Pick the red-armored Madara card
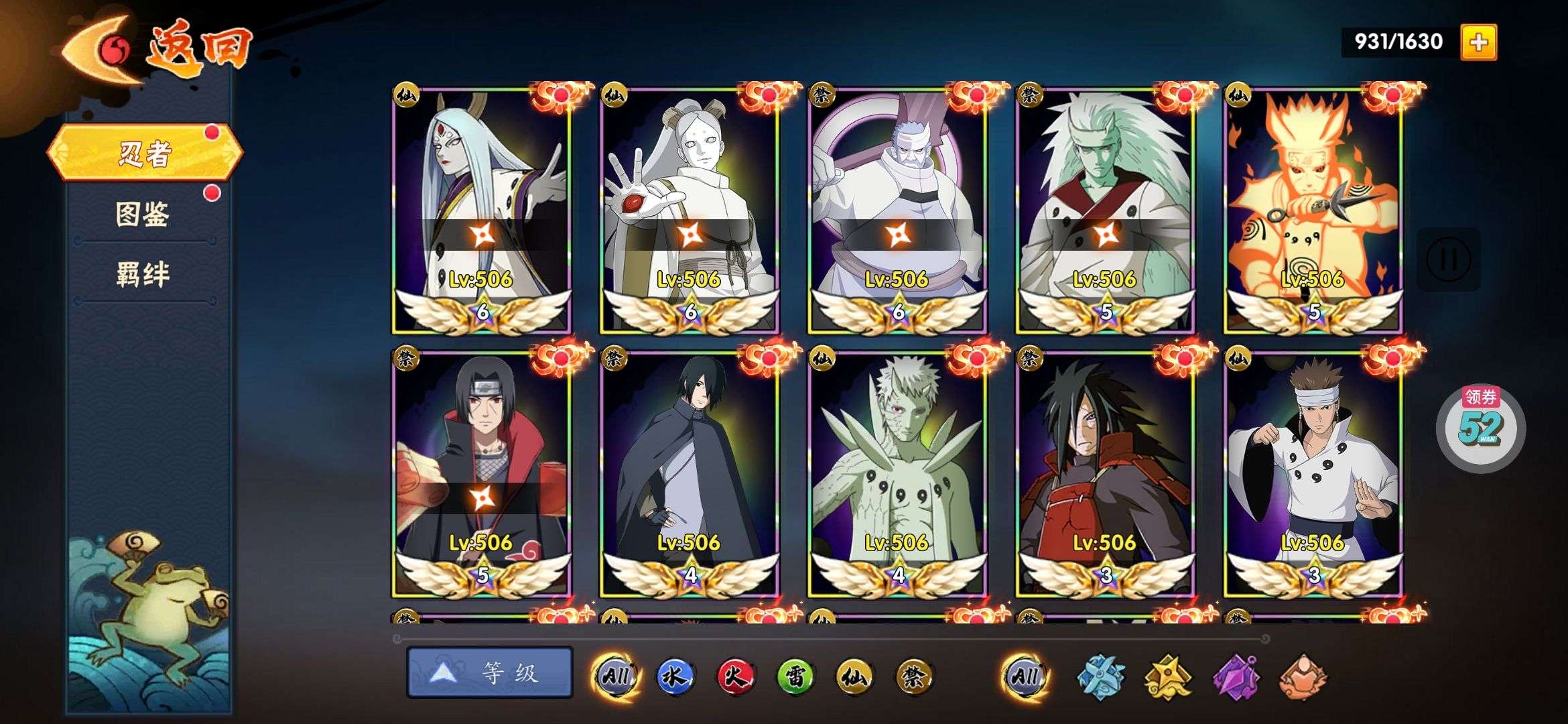Image resolution: width=1568 pixels, height=724 pixels. (1105, 473)
